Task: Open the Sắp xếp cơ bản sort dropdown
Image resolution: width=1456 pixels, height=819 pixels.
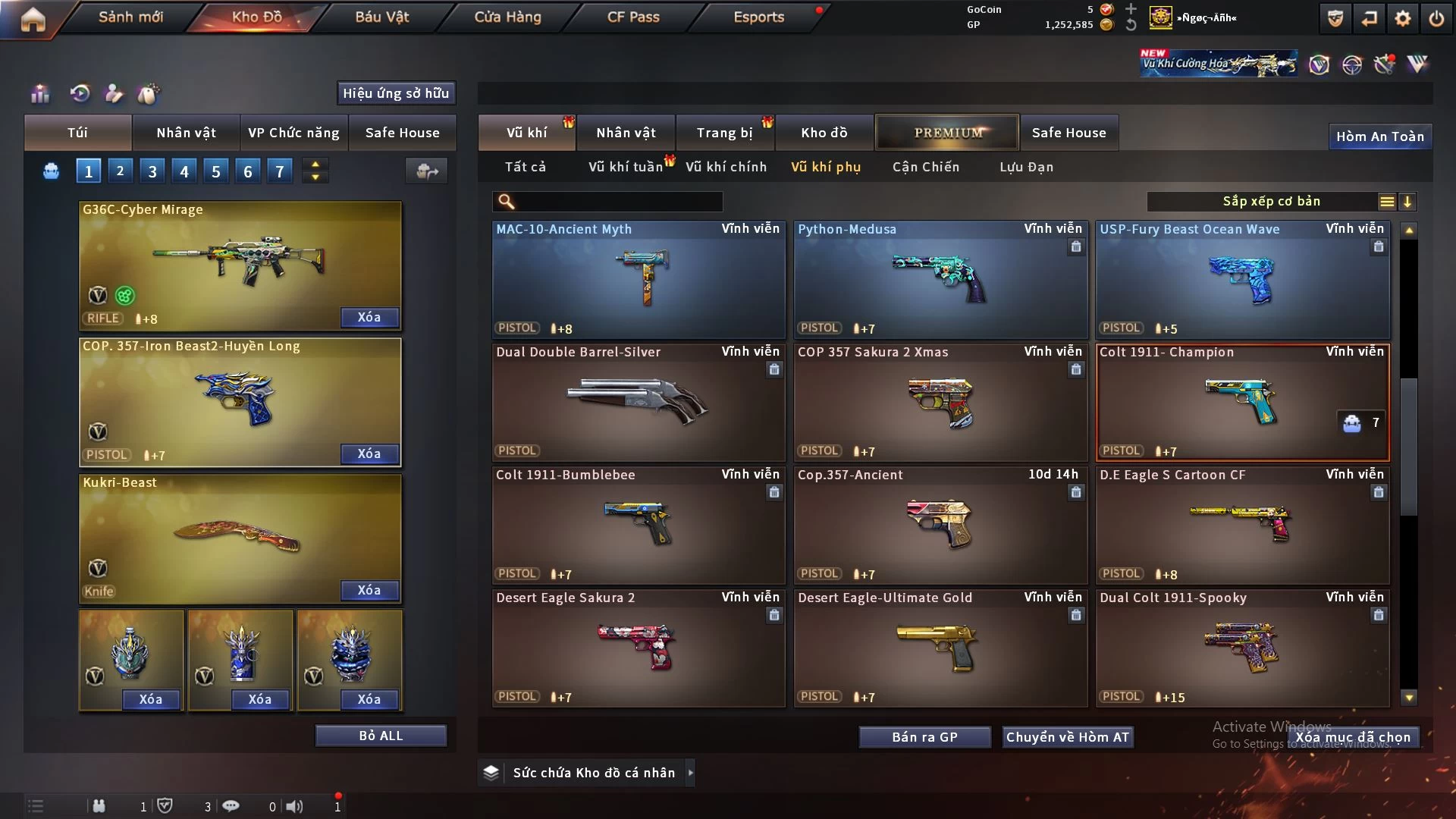Action: [x=1272, y=201]
